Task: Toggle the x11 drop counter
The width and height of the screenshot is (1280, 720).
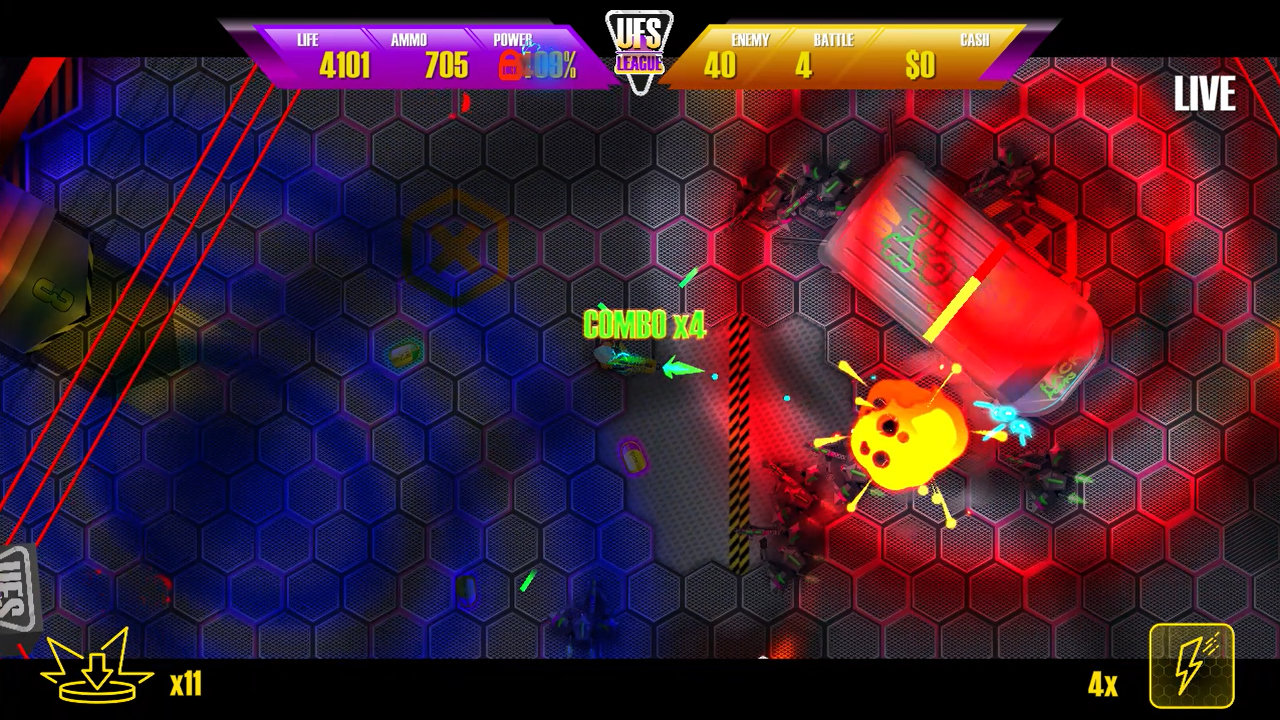Action: 185,685
